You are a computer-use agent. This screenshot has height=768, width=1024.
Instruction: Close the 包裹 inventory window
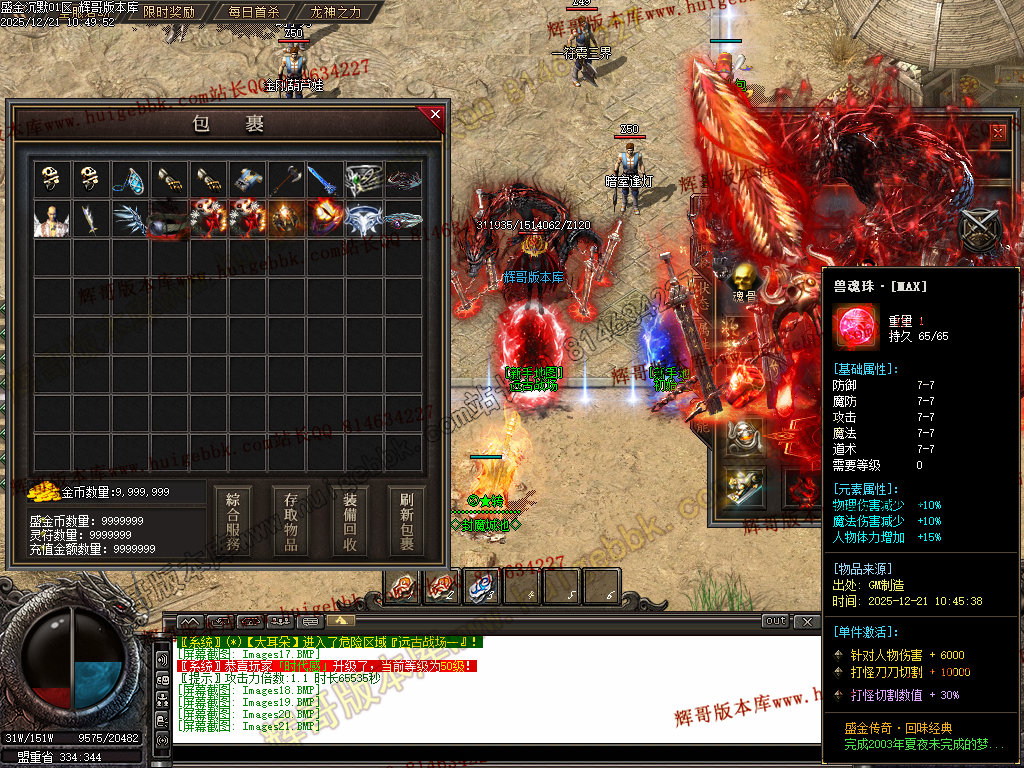435,114
